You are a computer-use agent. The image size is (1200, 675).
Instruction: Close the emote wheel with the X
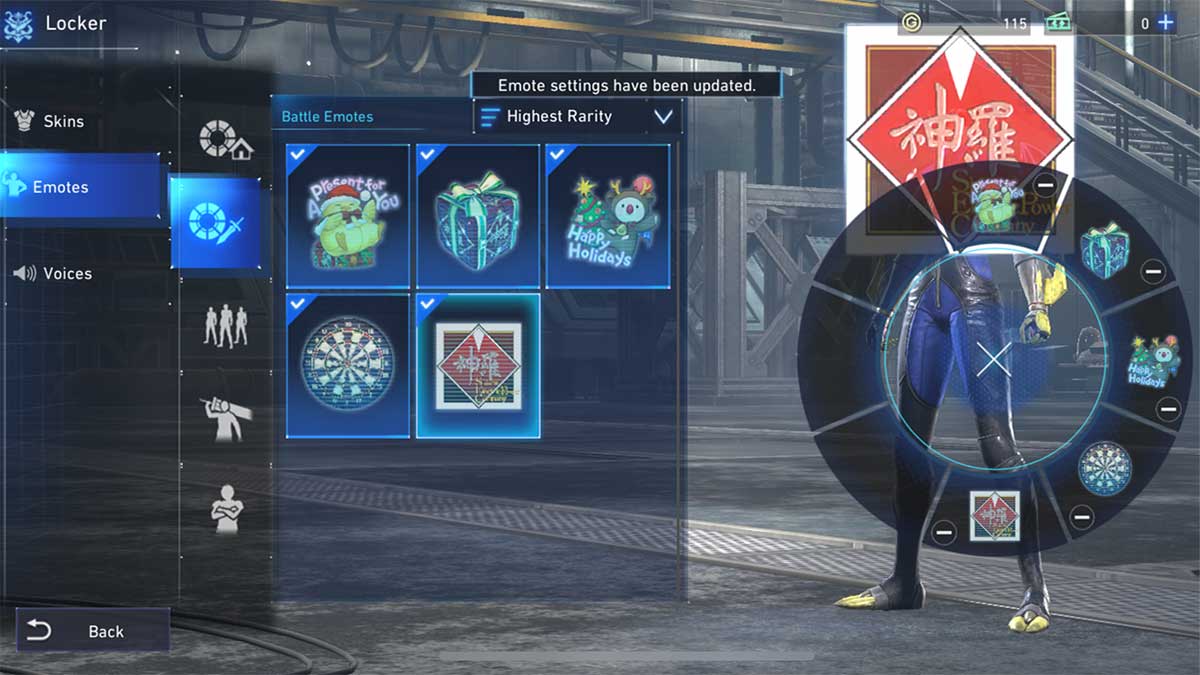[993, 360]
